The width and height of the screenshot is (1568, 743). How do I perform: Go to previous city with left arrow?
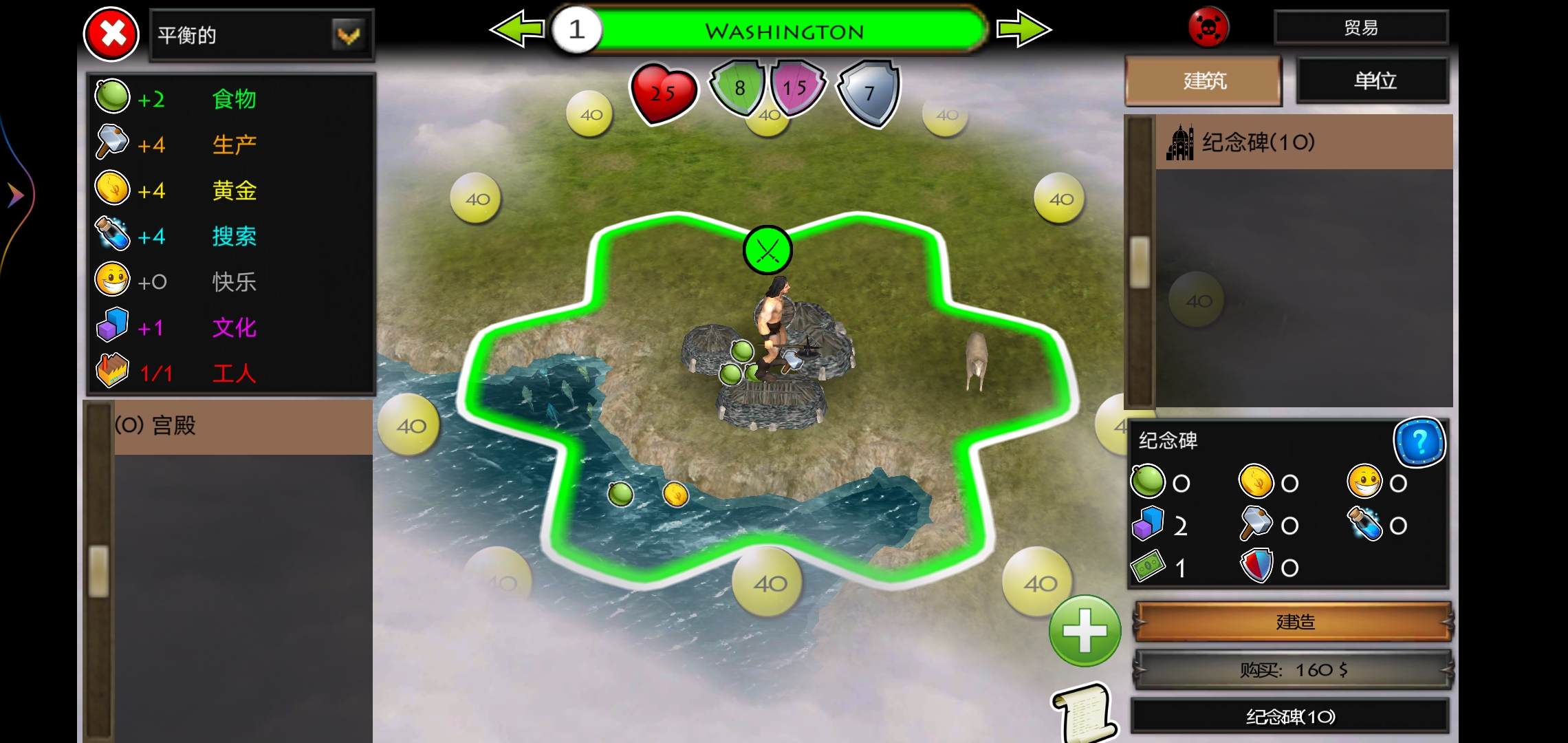pyautogui.click(x=516, y=30)
